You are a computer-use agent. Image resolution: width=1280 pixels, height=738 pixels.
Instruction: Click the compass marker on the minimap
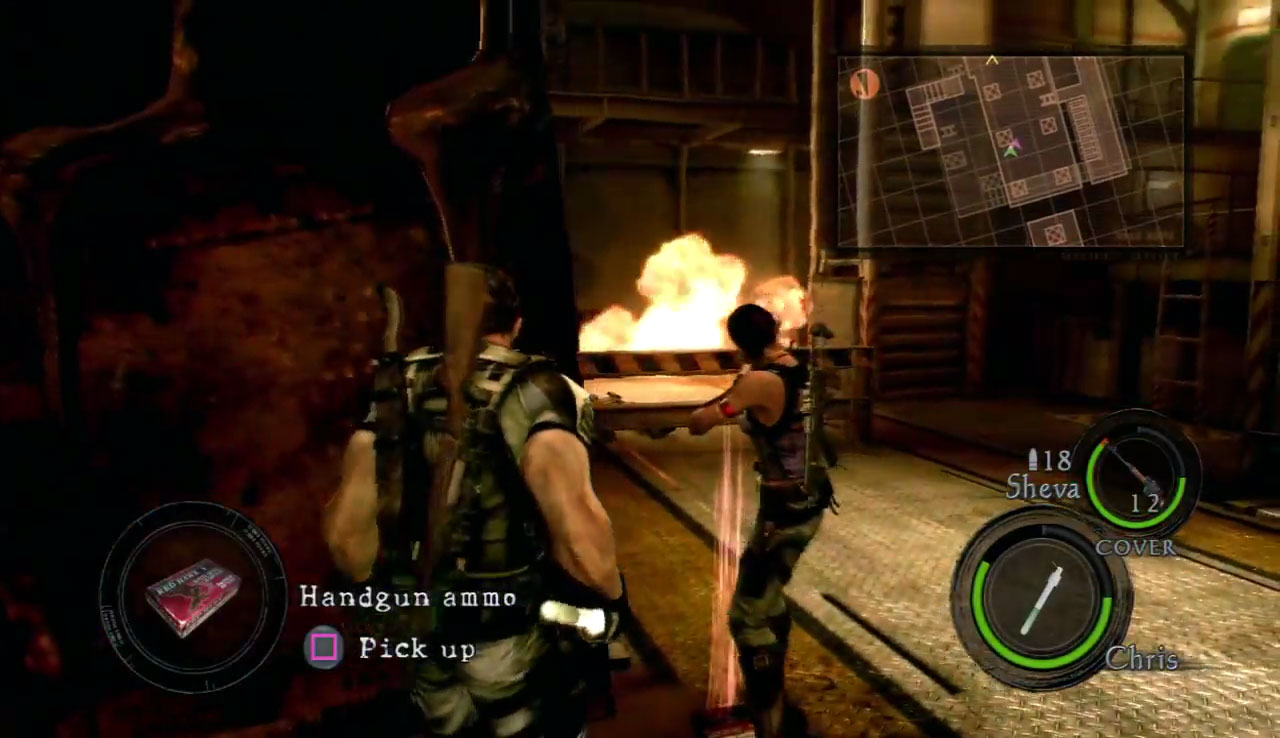click(864, 83)
